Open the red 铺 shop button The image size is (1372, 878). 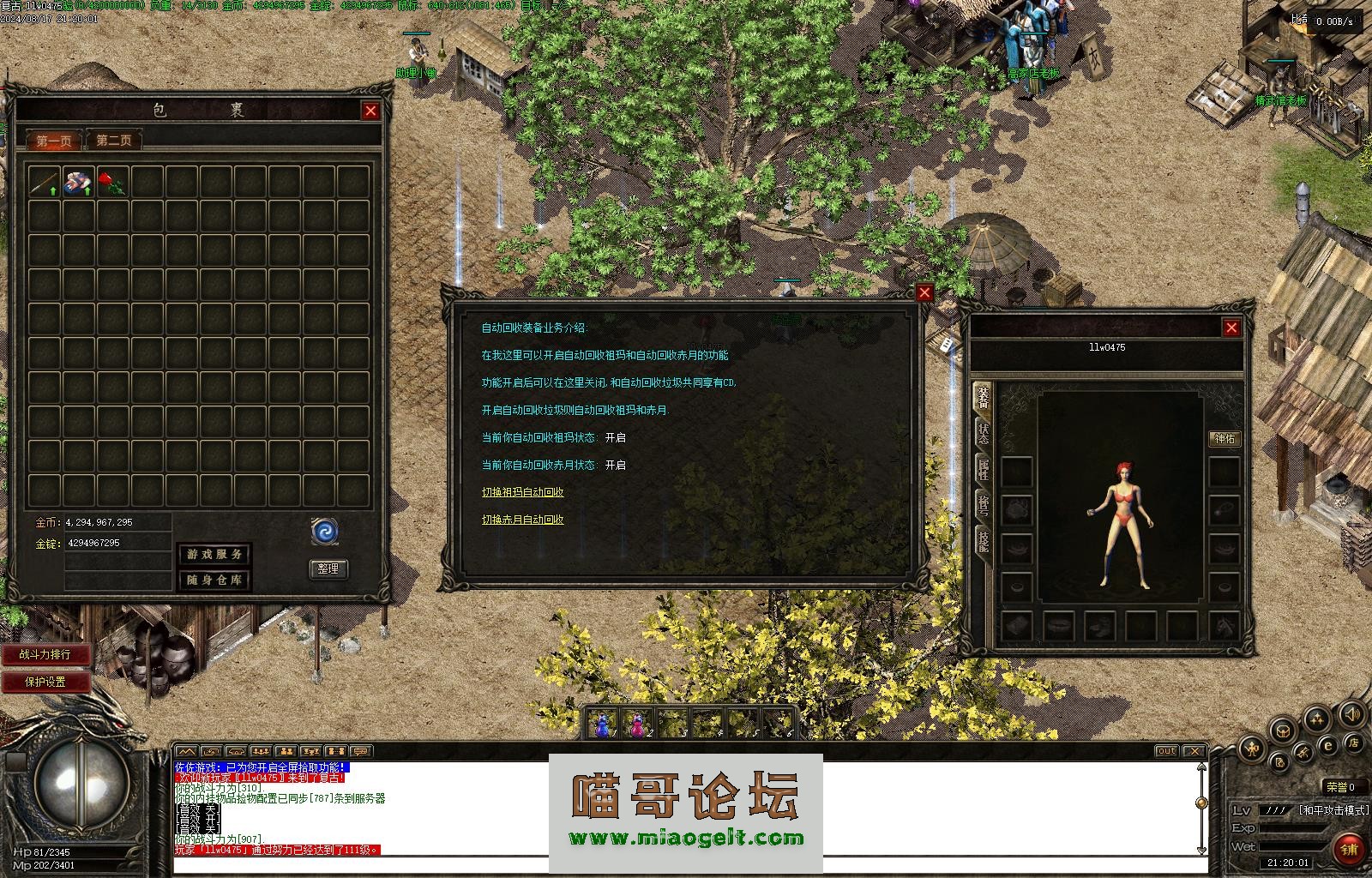pos(1350,849)
